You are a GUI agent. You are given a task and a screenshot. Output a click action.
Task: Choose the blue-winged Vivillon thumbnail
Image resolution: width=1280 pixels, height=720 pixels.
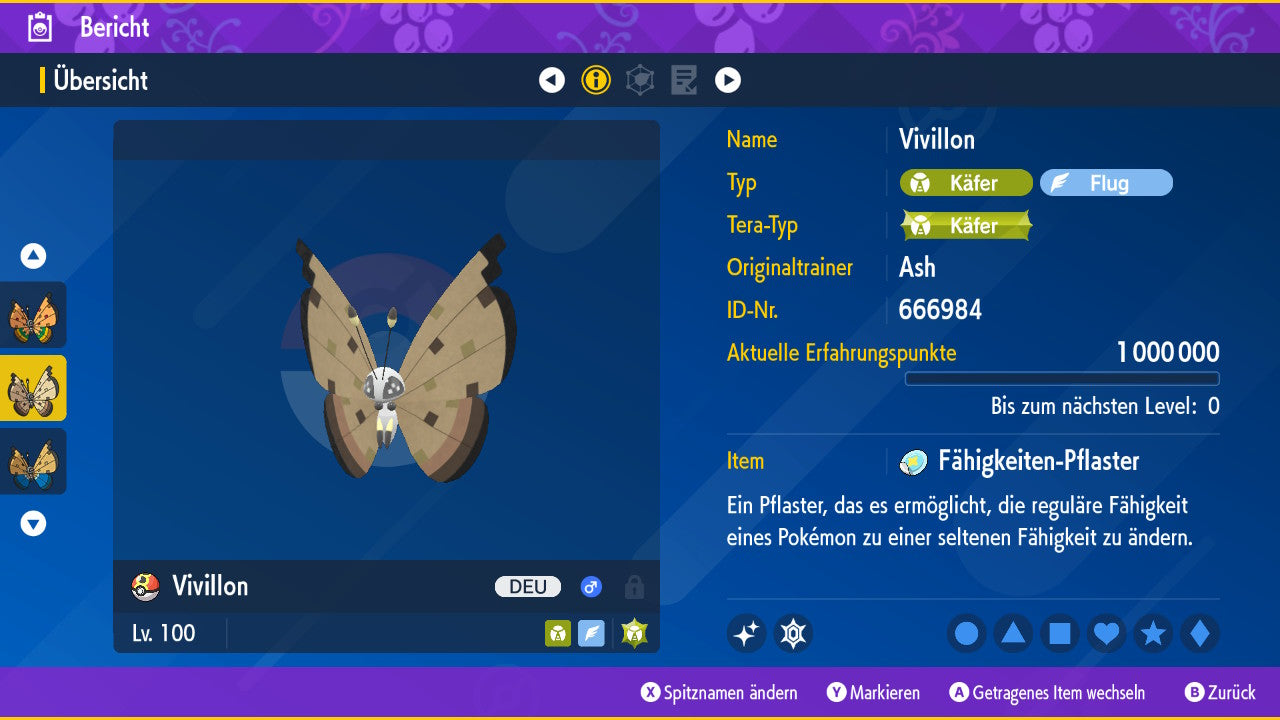pos(33,461)
